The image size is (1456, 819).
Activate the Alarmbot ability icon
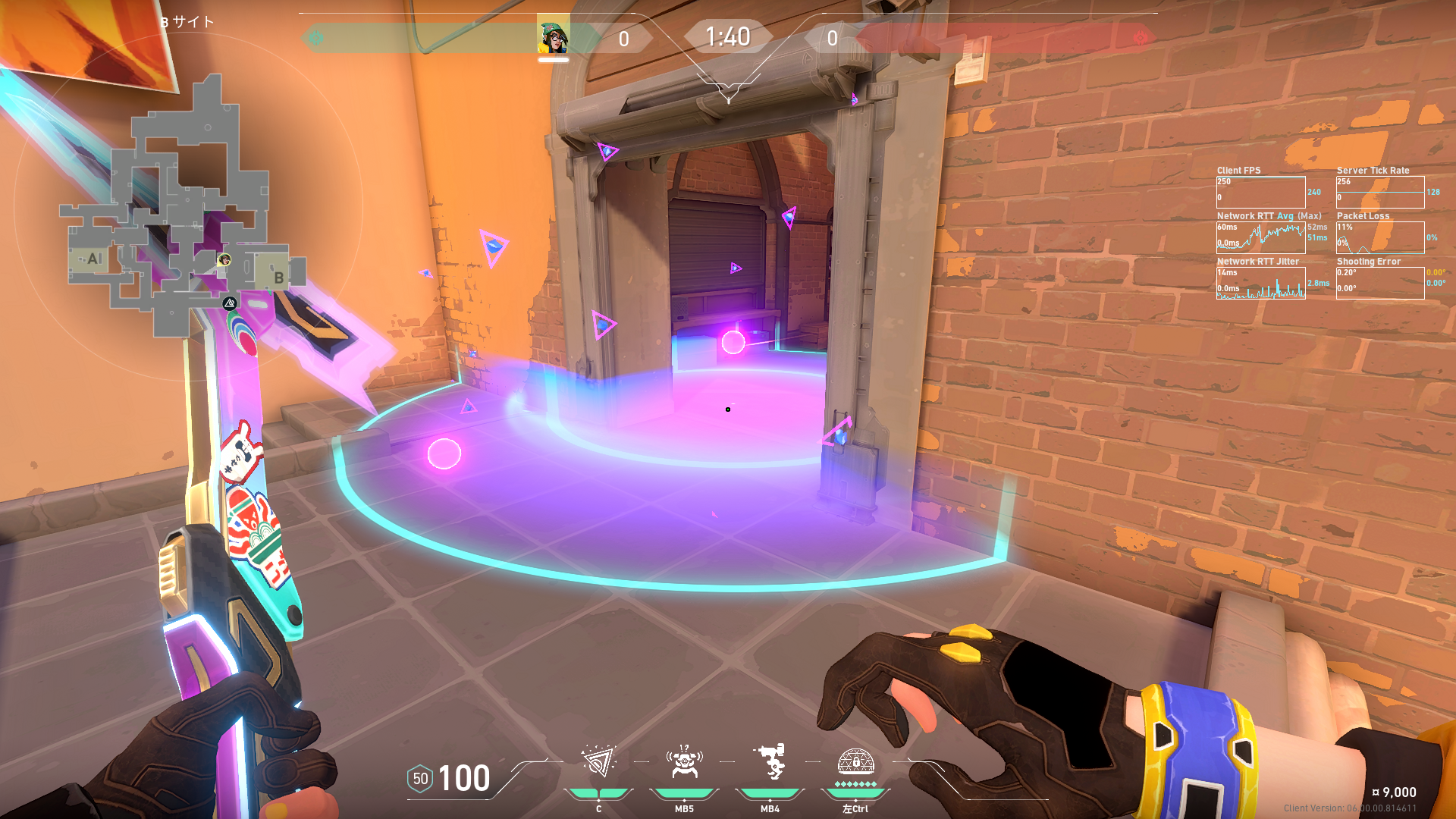point(684,761)
